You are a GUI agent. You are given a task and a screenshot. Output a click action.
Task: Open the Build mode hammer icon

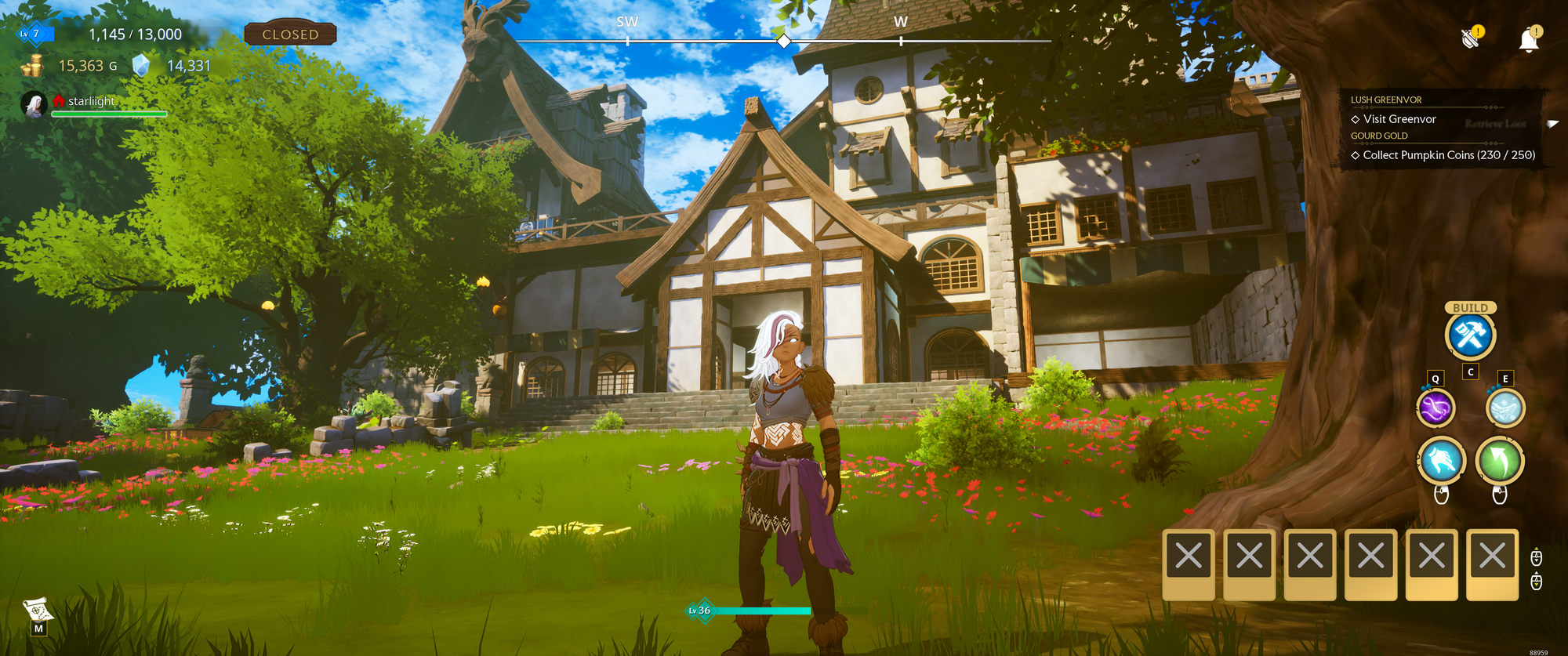[x=1470, y=335]
